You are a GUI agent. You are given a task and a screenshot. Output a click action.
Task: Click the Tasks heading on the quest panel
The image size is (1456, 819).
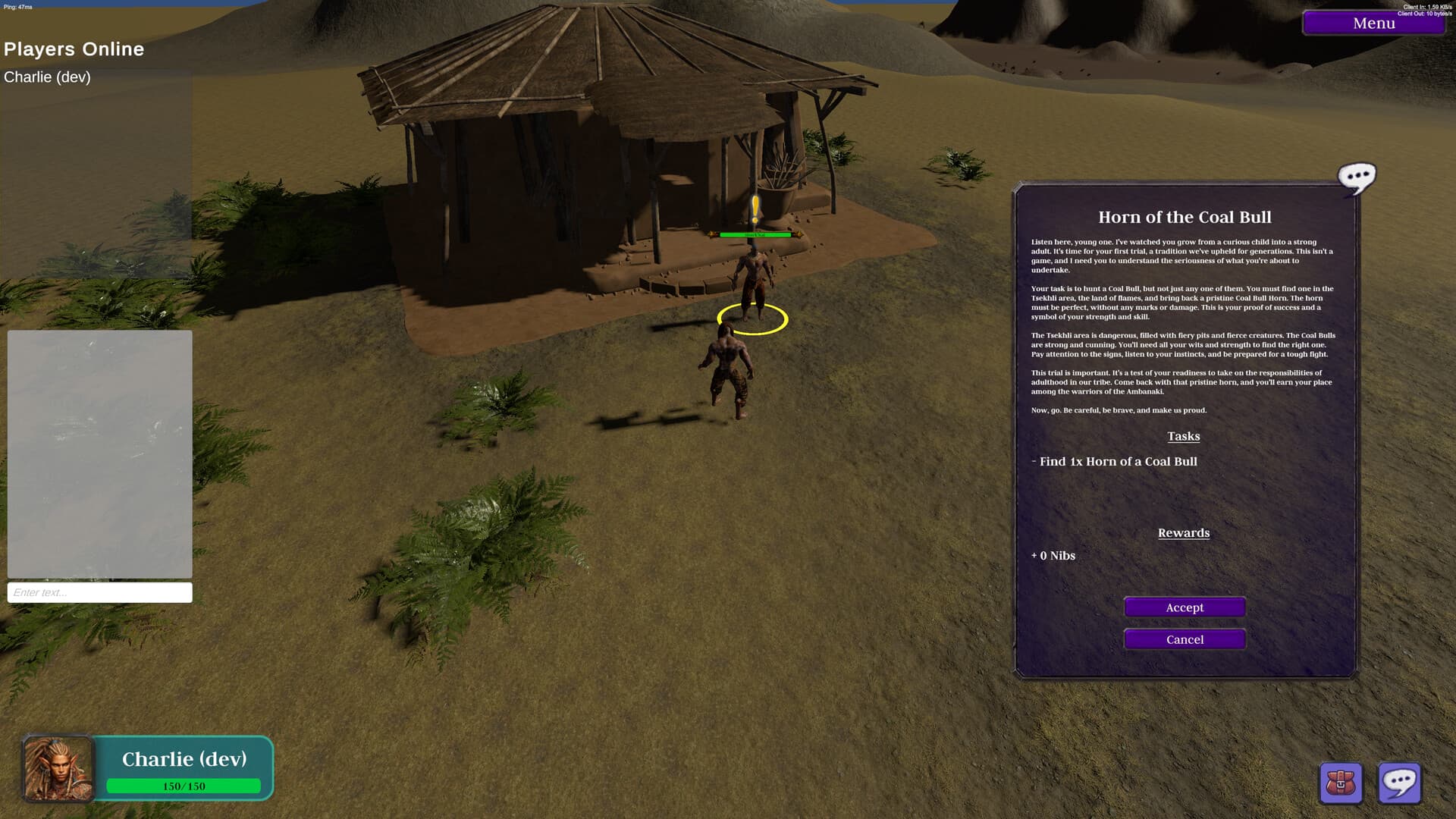(x=1184, y=436)
